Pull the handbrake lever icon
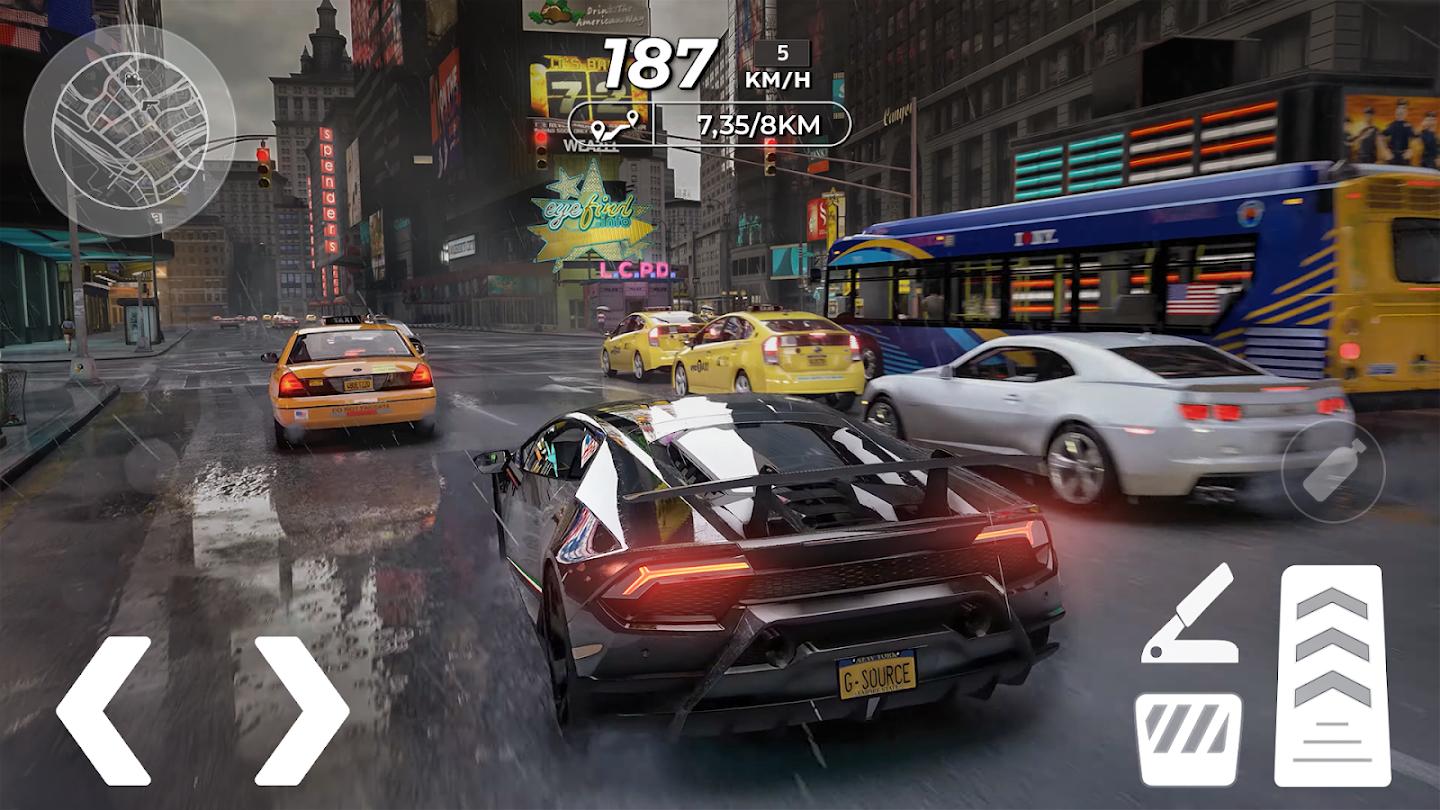1440x810 pixels. [1189, 615]
